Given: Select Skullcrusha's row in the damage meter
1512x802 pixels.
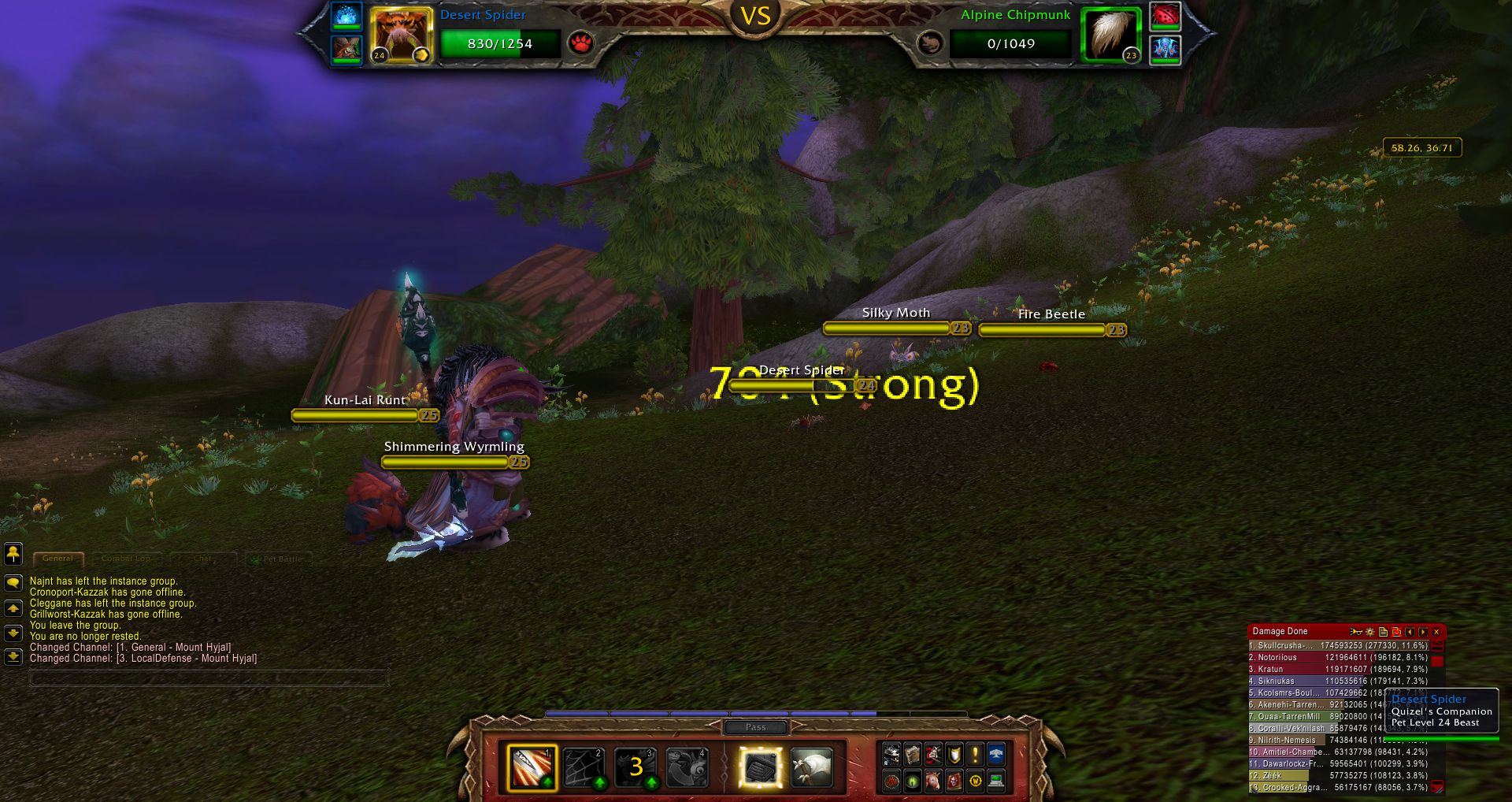Looking at the screenshot, I should point(1337,645).
